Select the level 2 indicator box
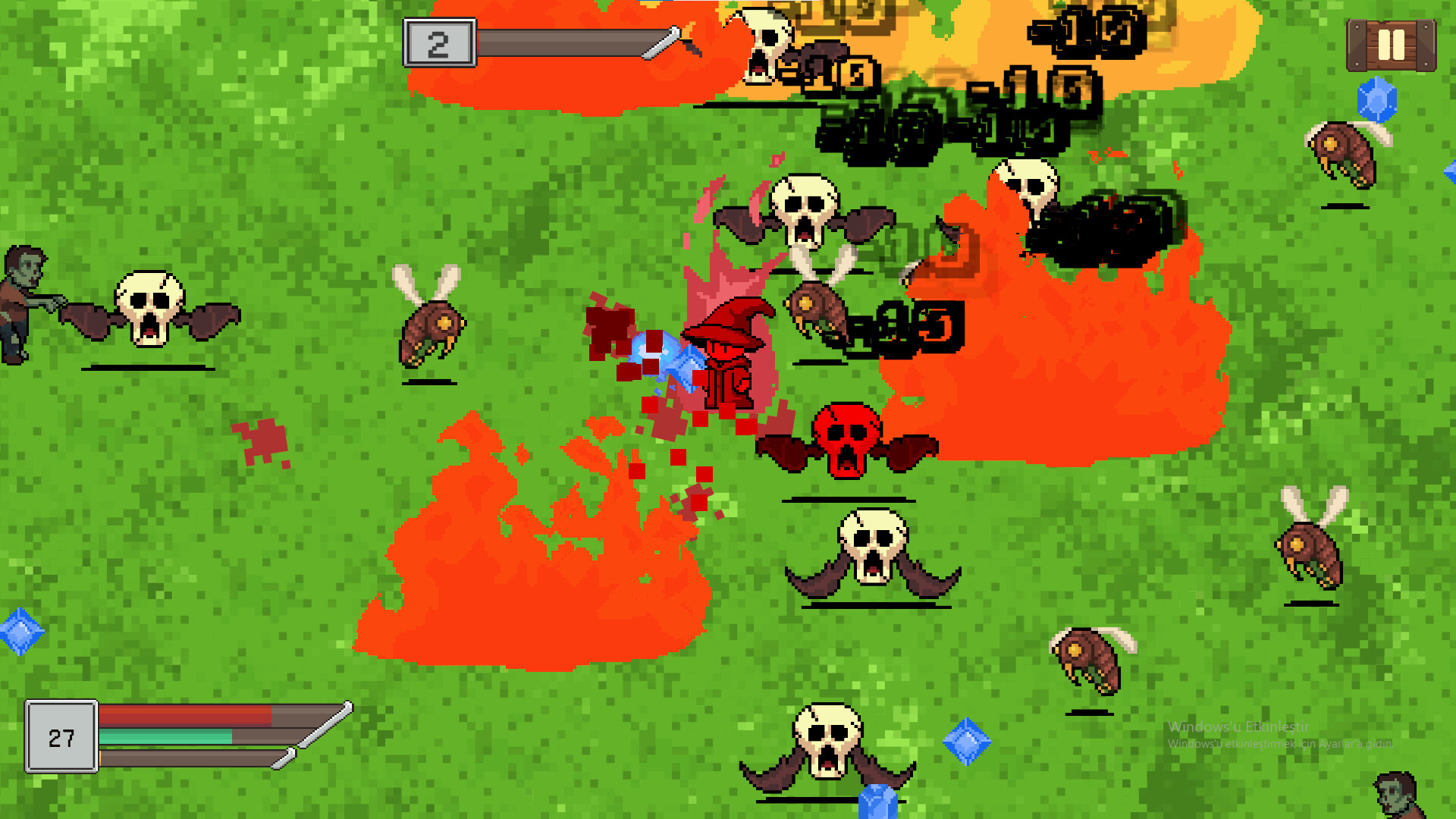 (x=440, y=42)
